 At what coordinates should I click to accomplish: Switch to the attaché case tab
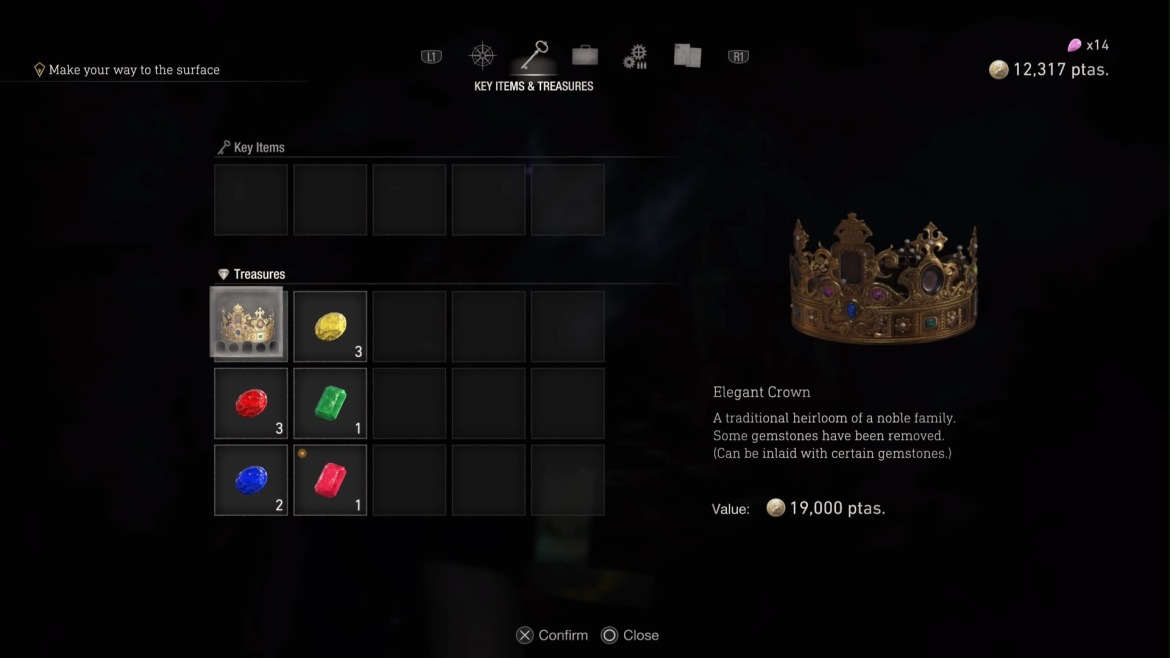585,55
